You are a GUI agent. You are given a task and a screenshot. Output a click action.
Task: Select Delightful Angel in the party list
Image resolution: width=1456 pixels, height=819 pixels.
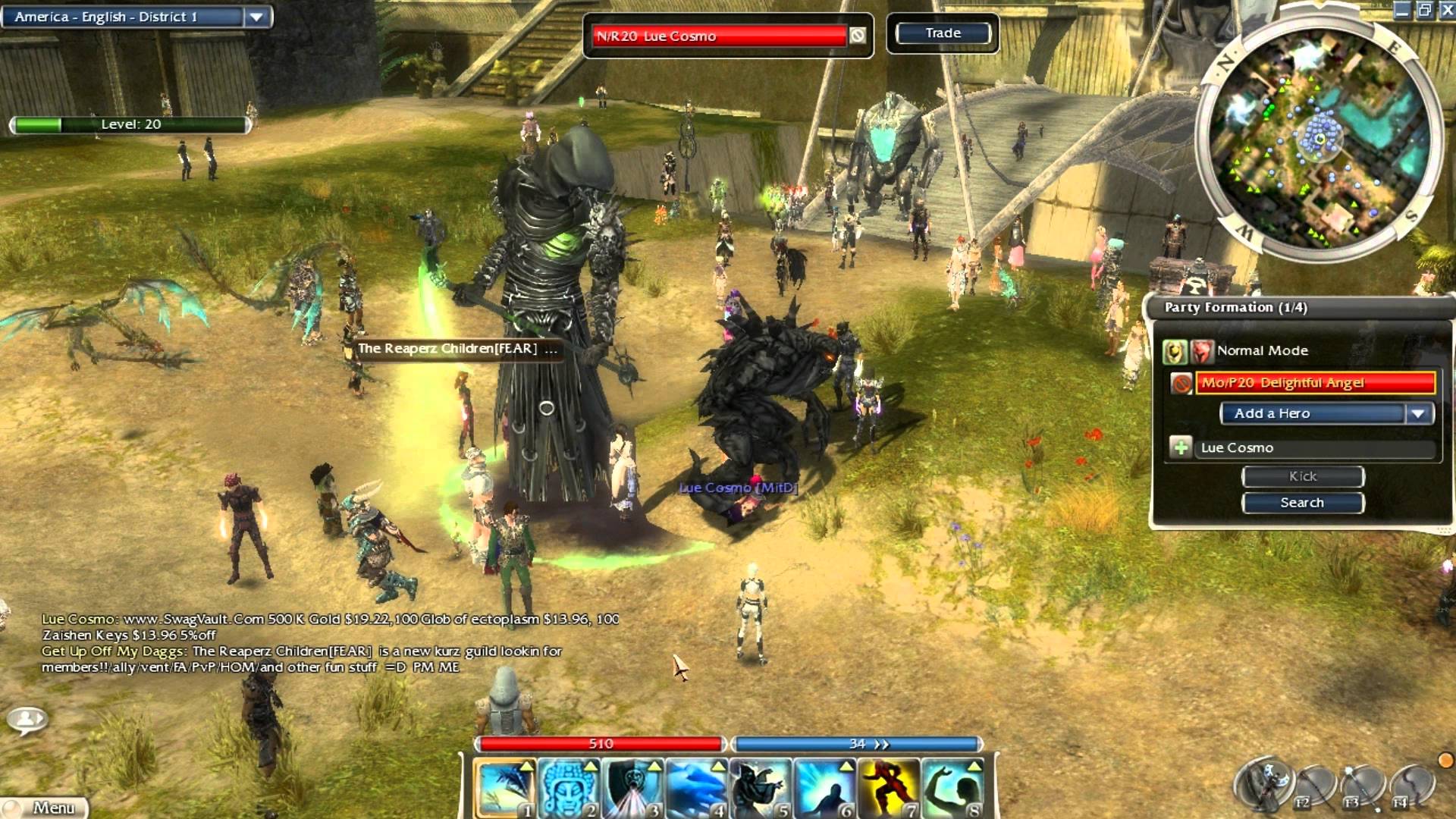tap(1314, 383)
